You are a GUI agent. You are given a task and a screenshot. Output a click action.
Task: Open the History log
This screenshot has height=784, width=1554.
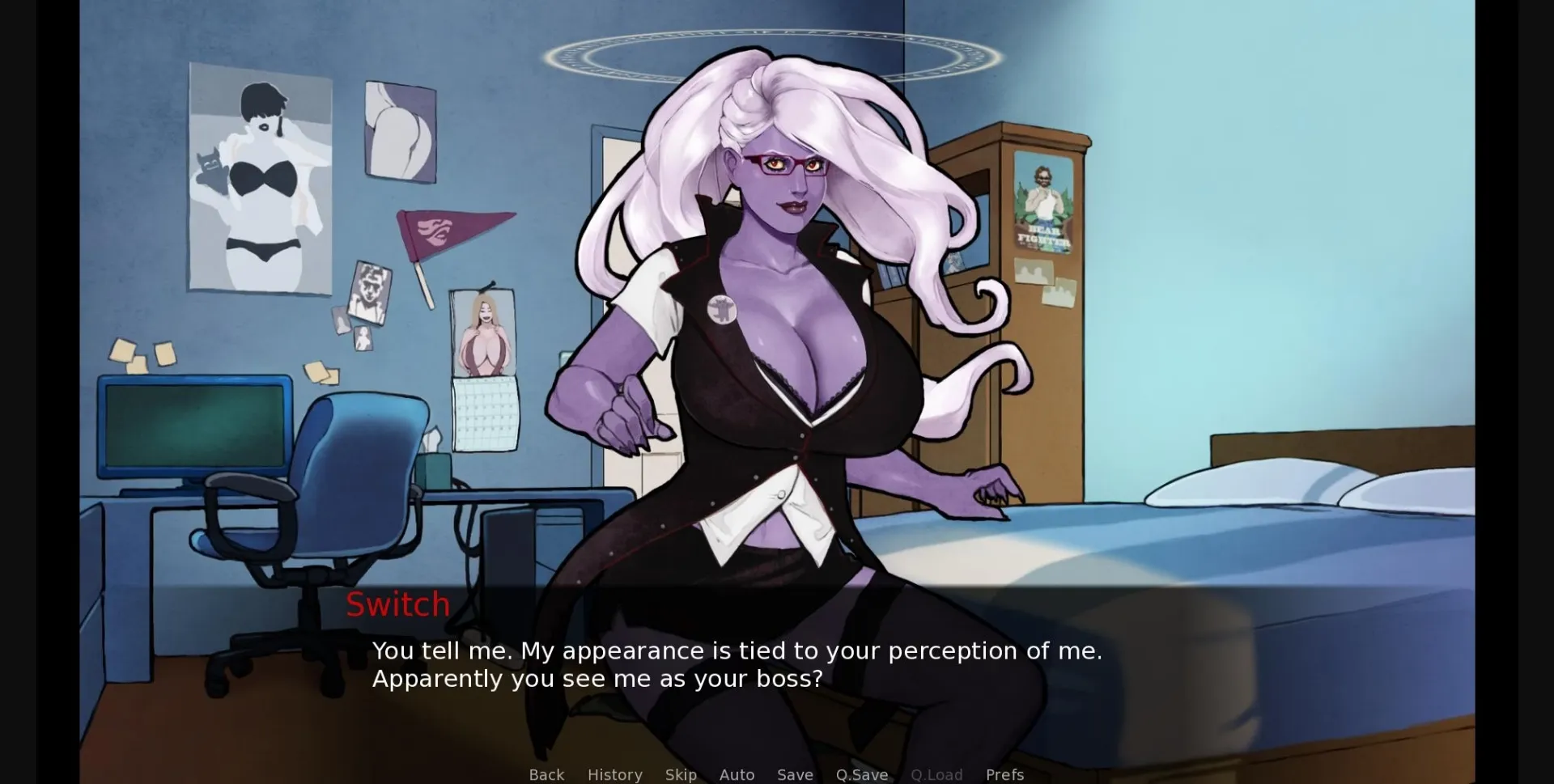pos(615,774)
